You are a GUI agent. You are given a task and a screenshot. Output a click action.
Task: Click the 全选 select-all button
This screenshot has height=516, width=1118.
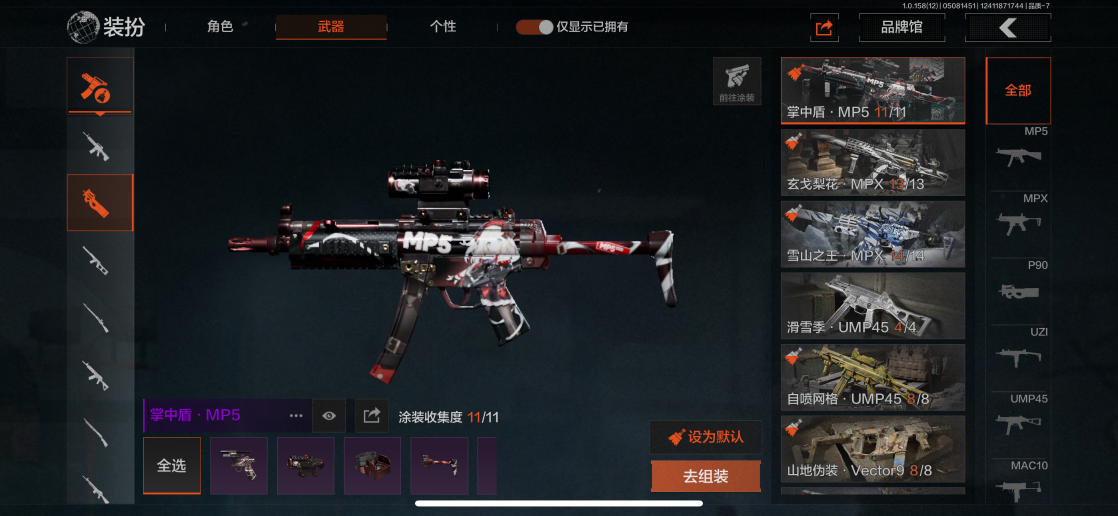[x=172, y=466]
